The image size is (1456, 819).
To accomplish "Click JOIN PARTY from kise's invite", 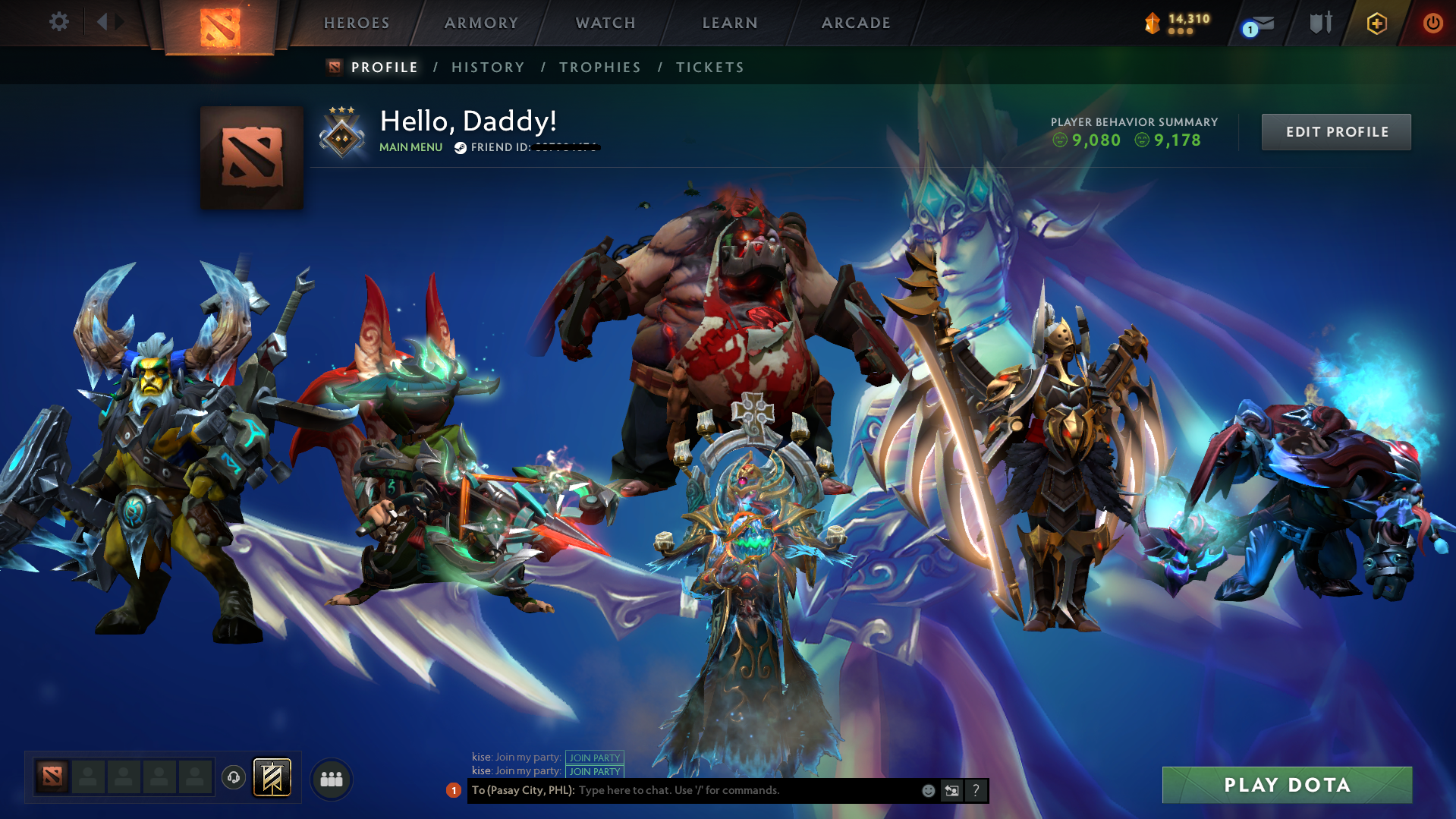I will point(595,757).
